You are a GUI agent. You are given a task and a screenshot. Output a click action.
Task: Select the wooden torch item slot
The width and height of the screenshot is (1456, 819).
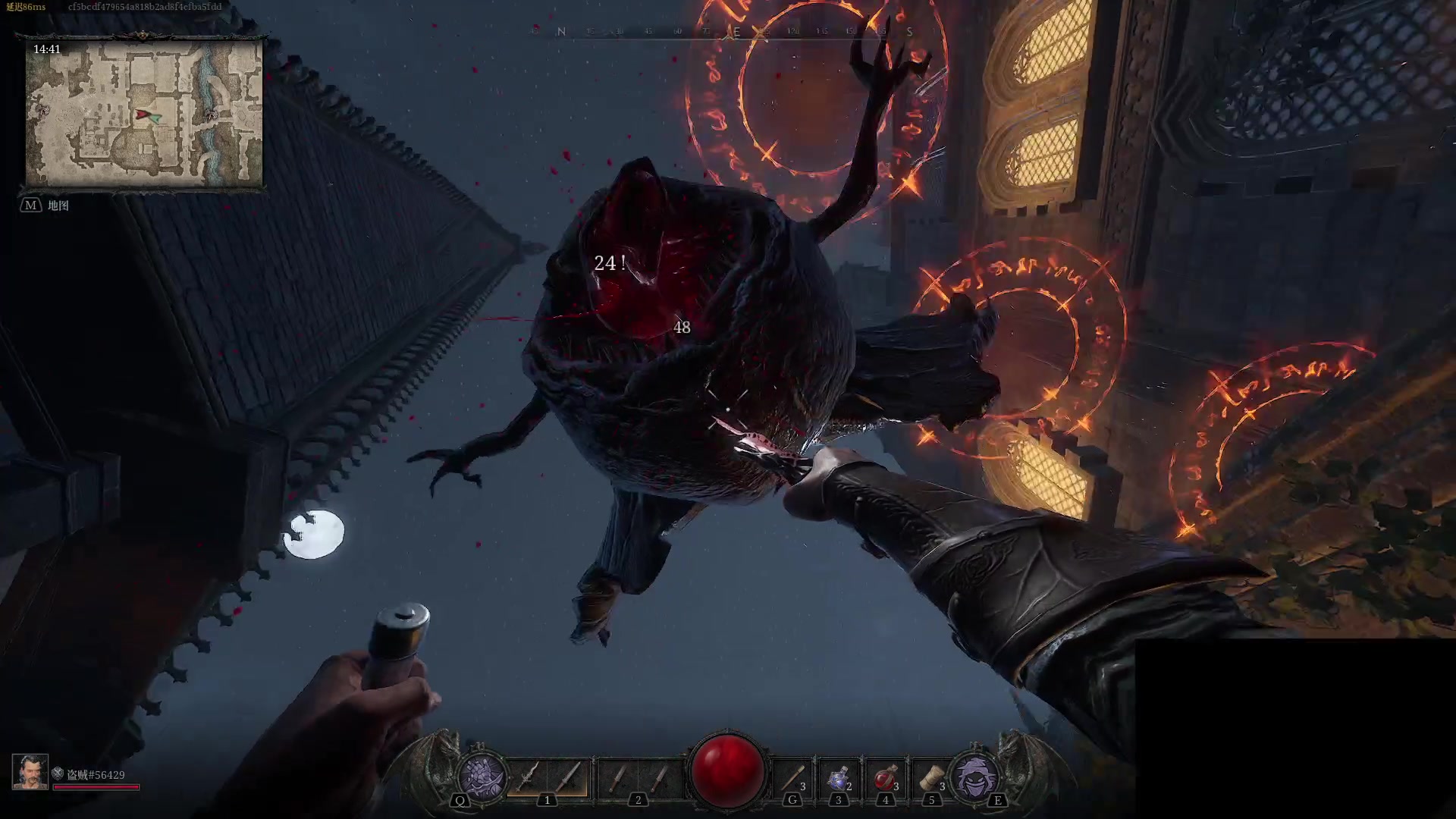[792, 777]
